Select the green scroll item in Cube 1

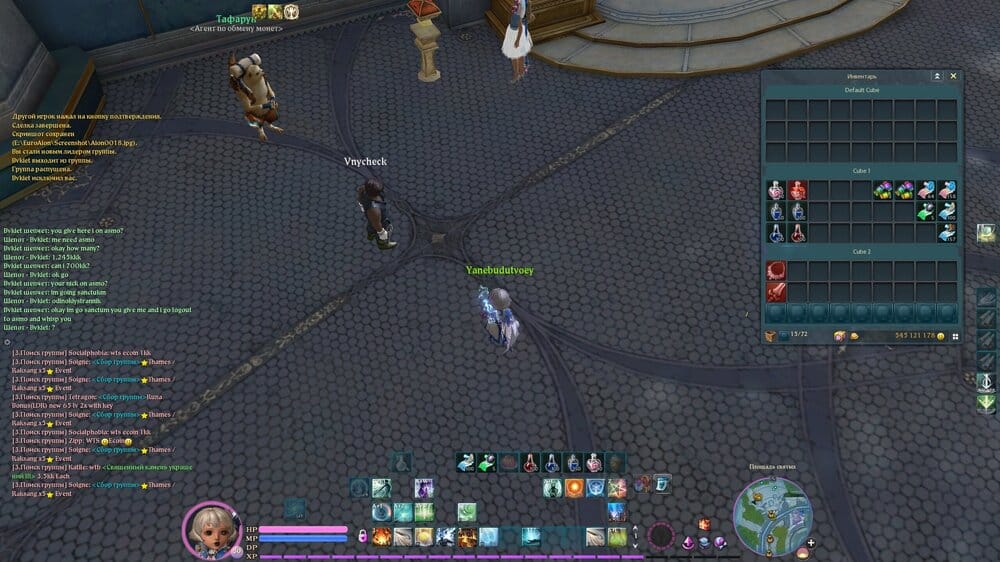click(925, 212)
